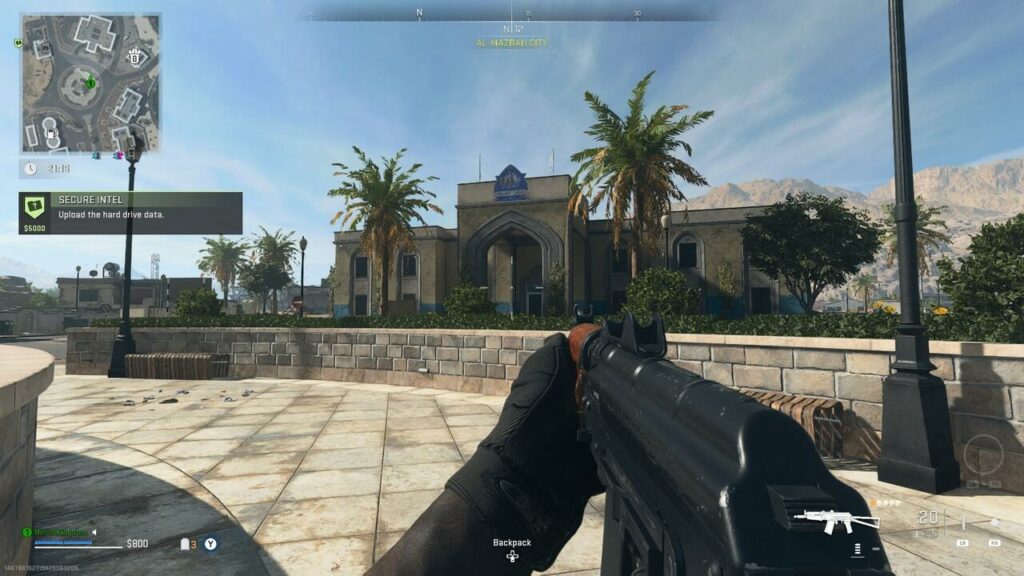This screenshot has height=576, width=1024.
Task: Select the squad member name with number 1
Action: (x=60, y=532)
